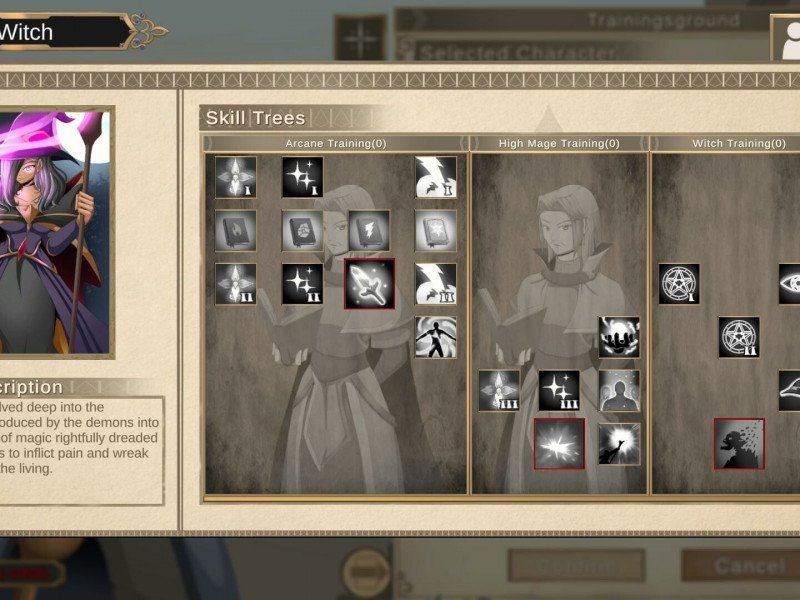
Task: Pick the disintegrating creature skill with red border
Action: click(739, 443)
